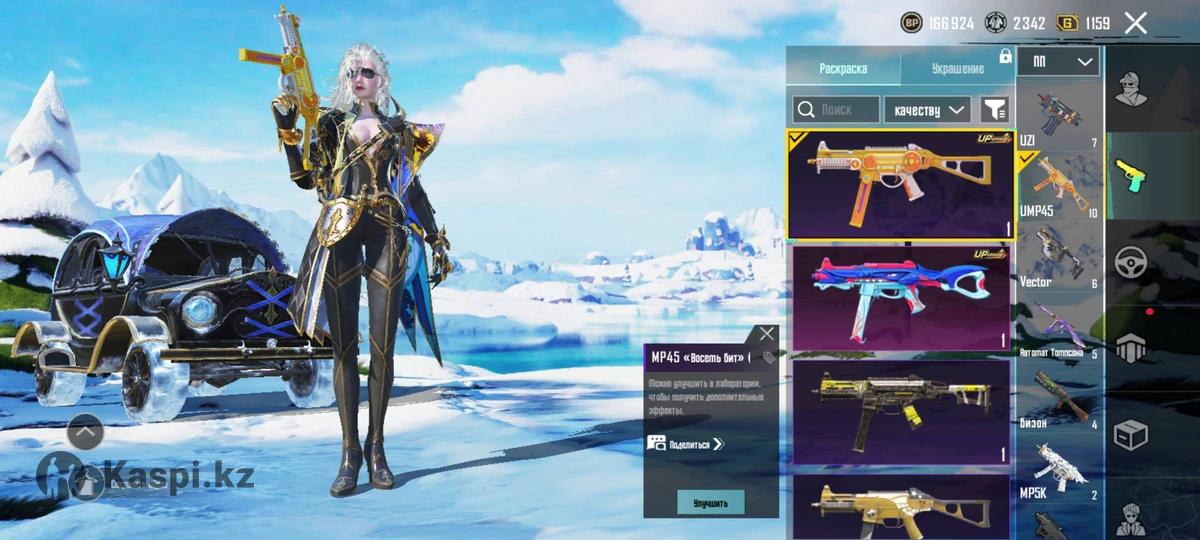Select Бизон in the weapon list
Screen dimensions: 1200x540
(1058, 398)
